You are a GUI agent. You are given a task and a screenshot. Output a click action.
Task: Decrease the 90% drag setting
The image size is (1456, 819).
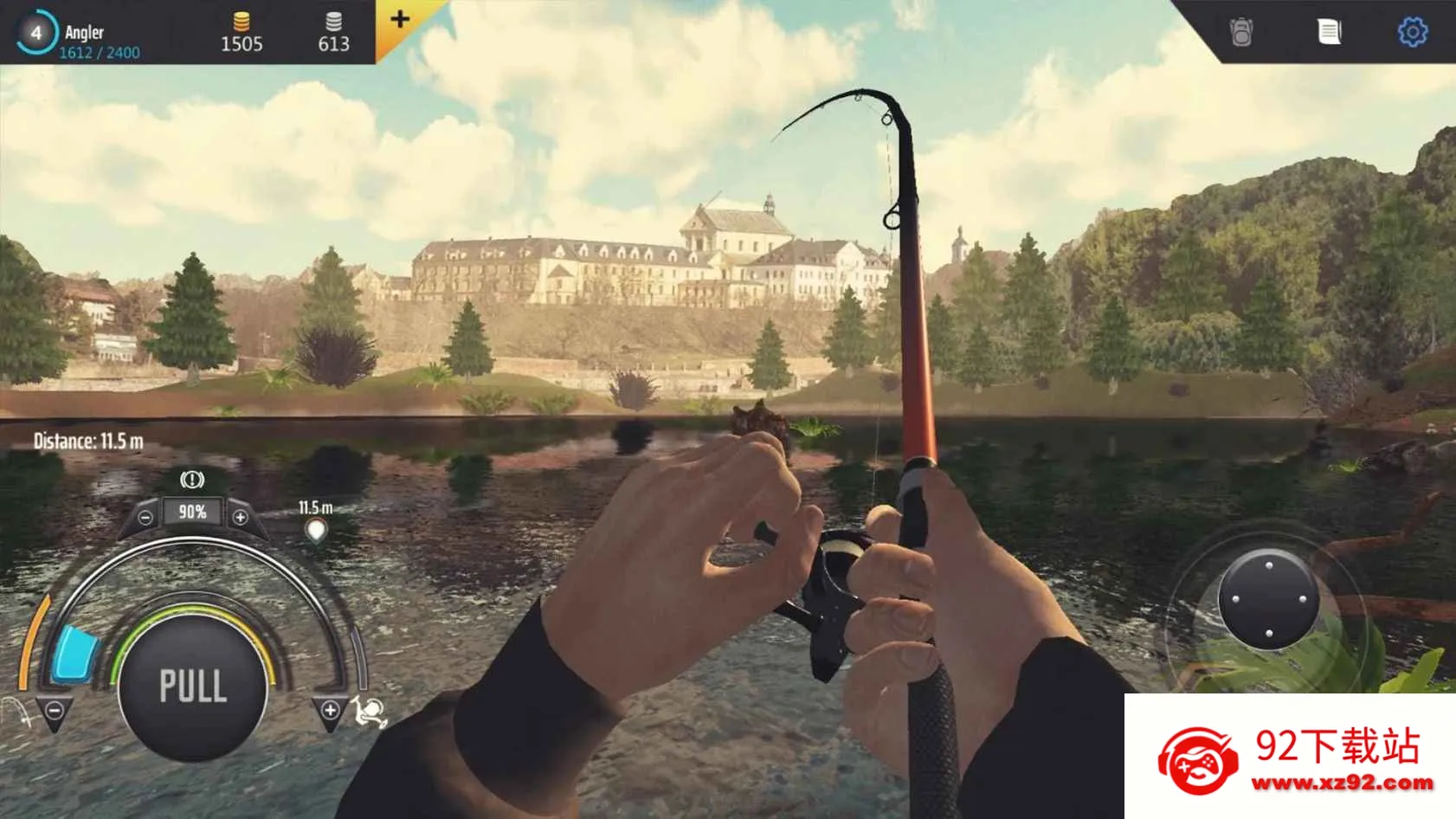pos(145,518)
